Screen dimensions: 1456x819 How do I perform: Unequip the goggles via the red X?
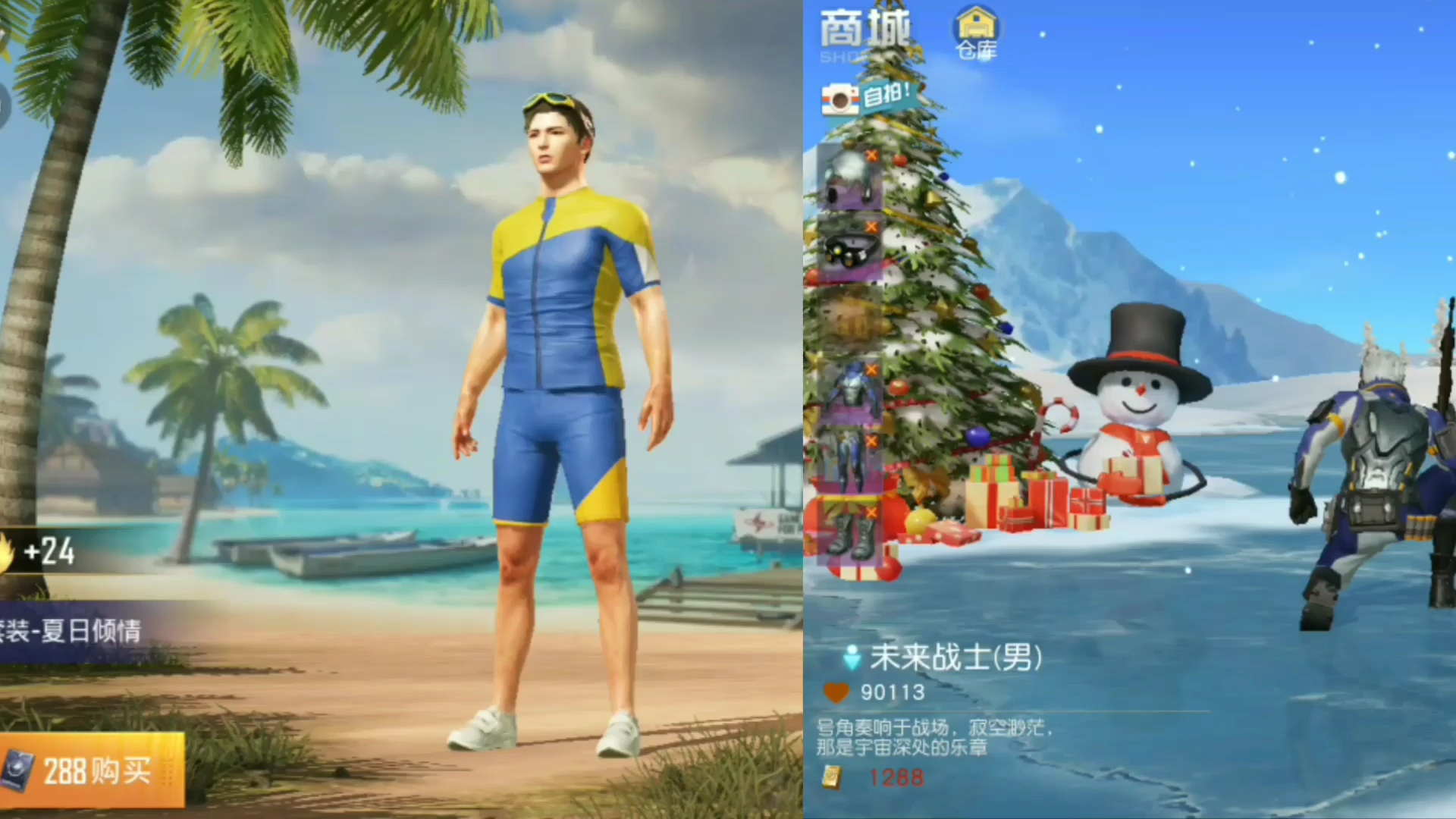(874, 226)
